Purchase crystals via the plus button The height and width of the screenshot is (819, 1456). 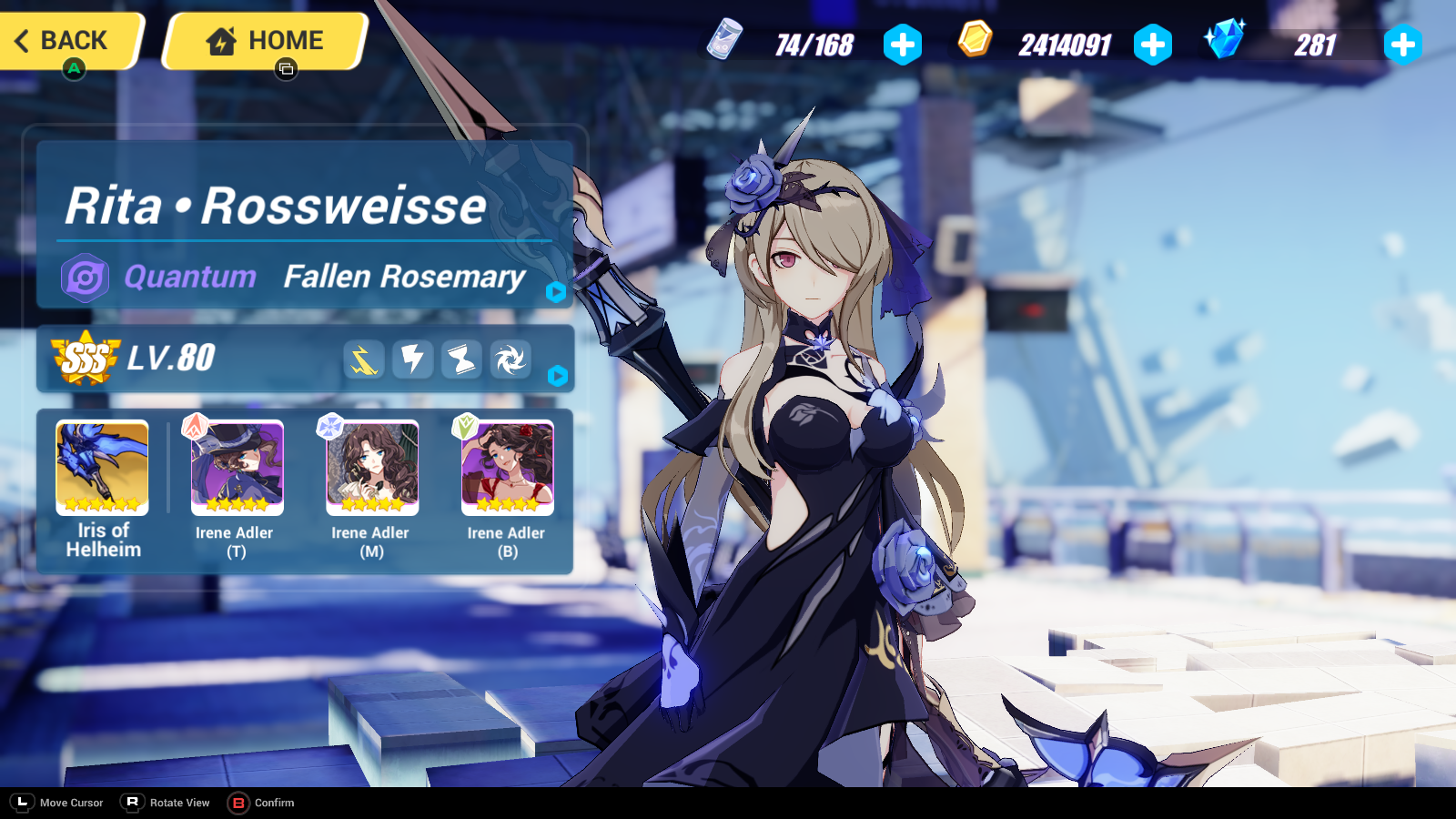coord(1402,43)
